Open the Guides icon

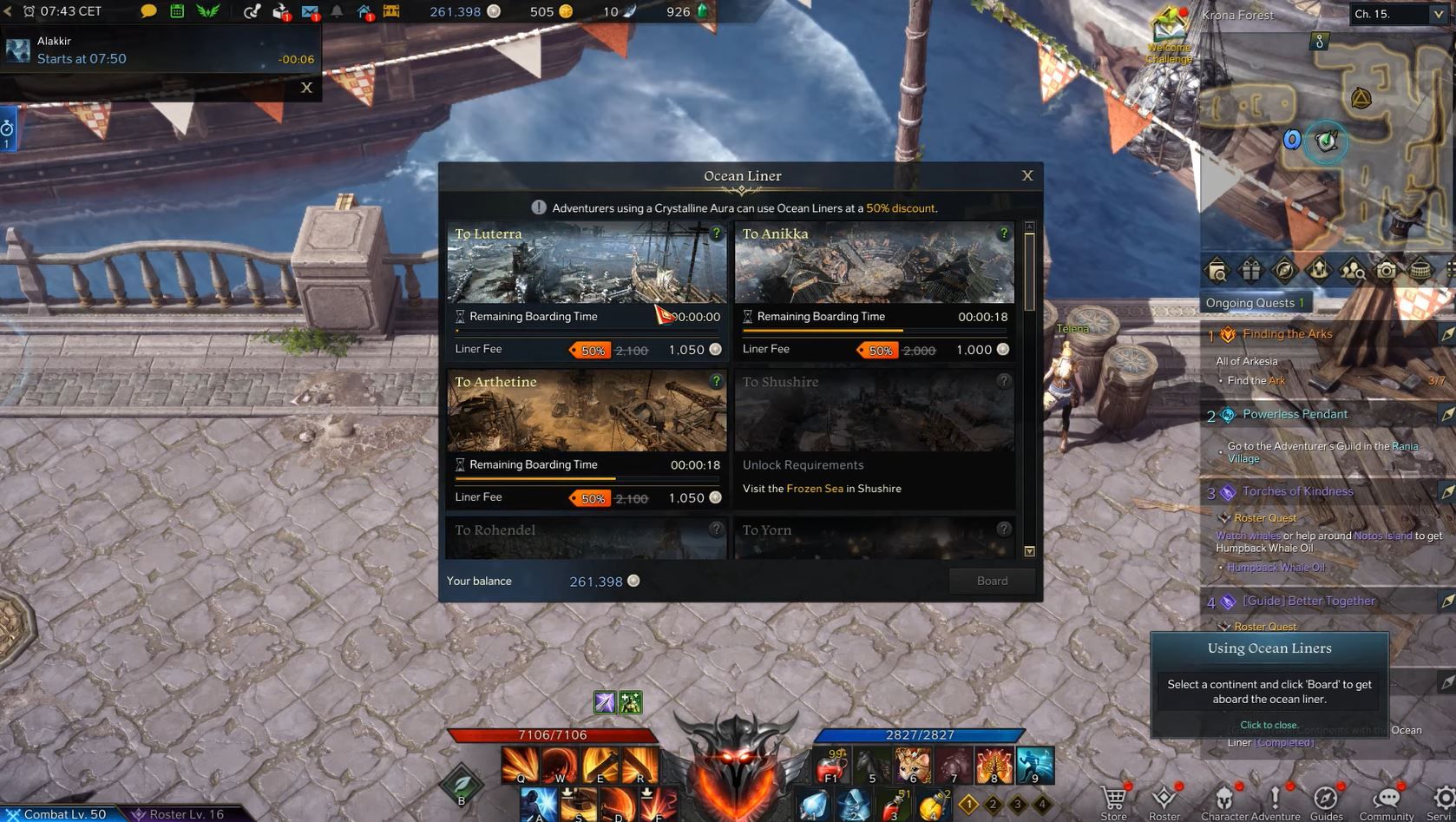[x=1327, y=797]
